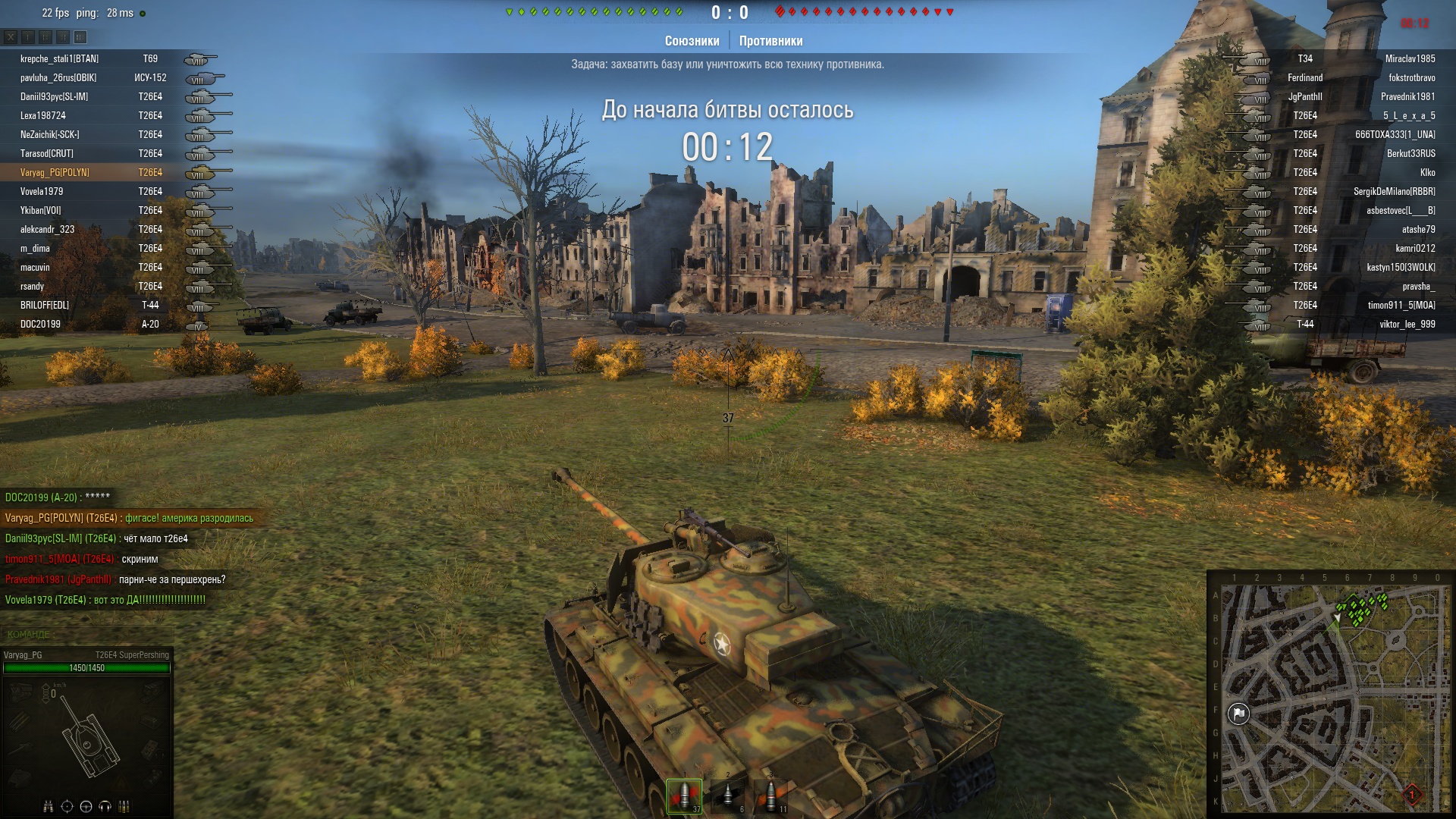Image resolution: width=1456 pixels, height=819 pixels.
Task: Select ally pavluha_26rus driving the ИСУ-152
Action: (58, 78)
